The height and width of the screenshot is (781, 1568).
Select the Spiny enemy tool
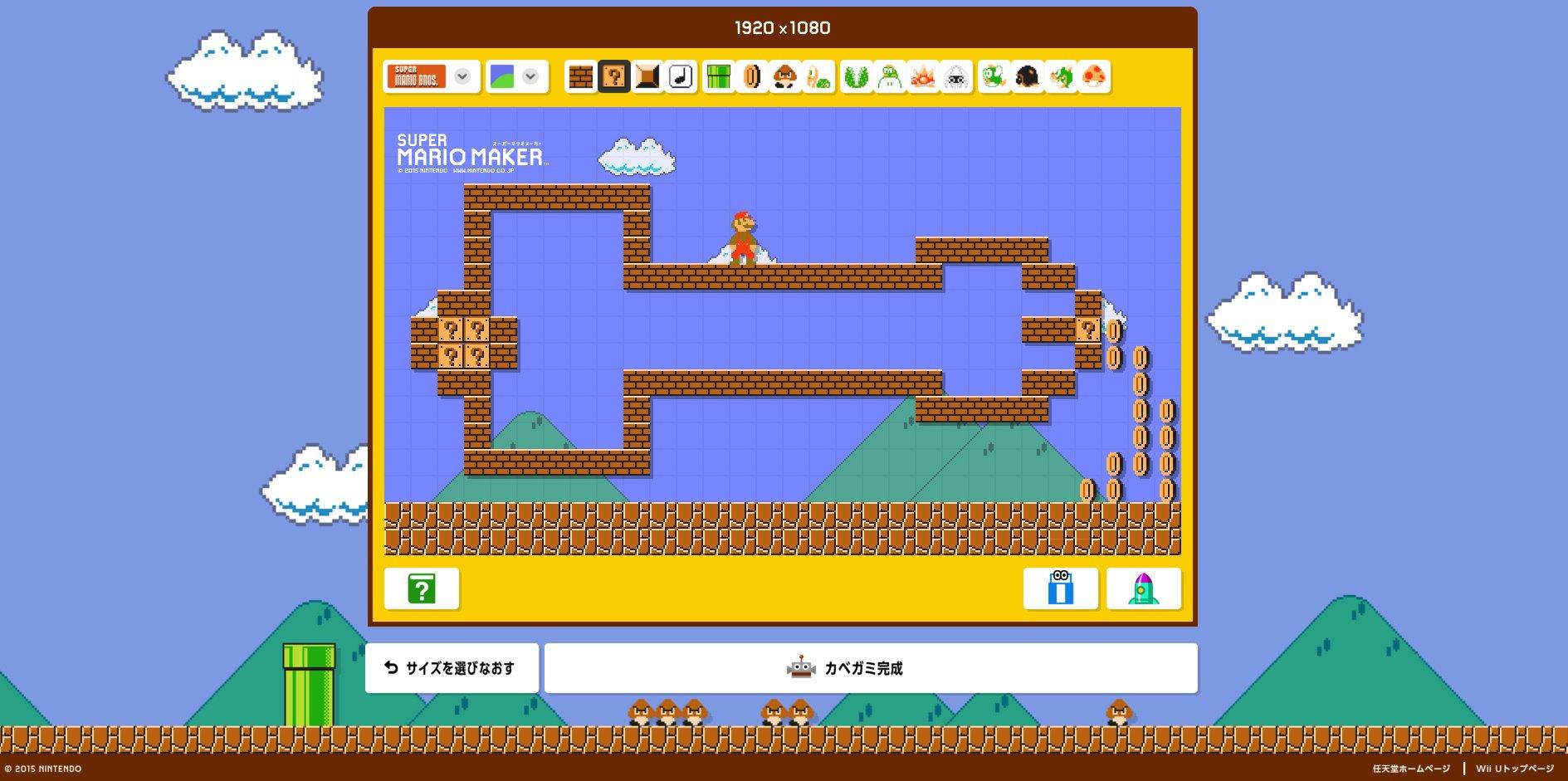[x=922, y=77]
